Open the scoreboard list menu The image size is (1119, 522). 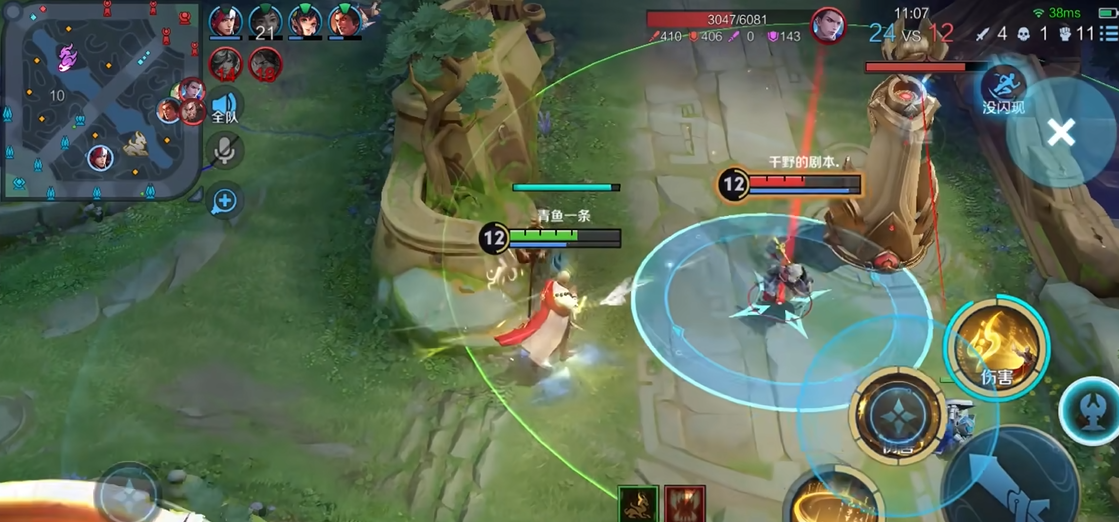(x=1109, y=34)
